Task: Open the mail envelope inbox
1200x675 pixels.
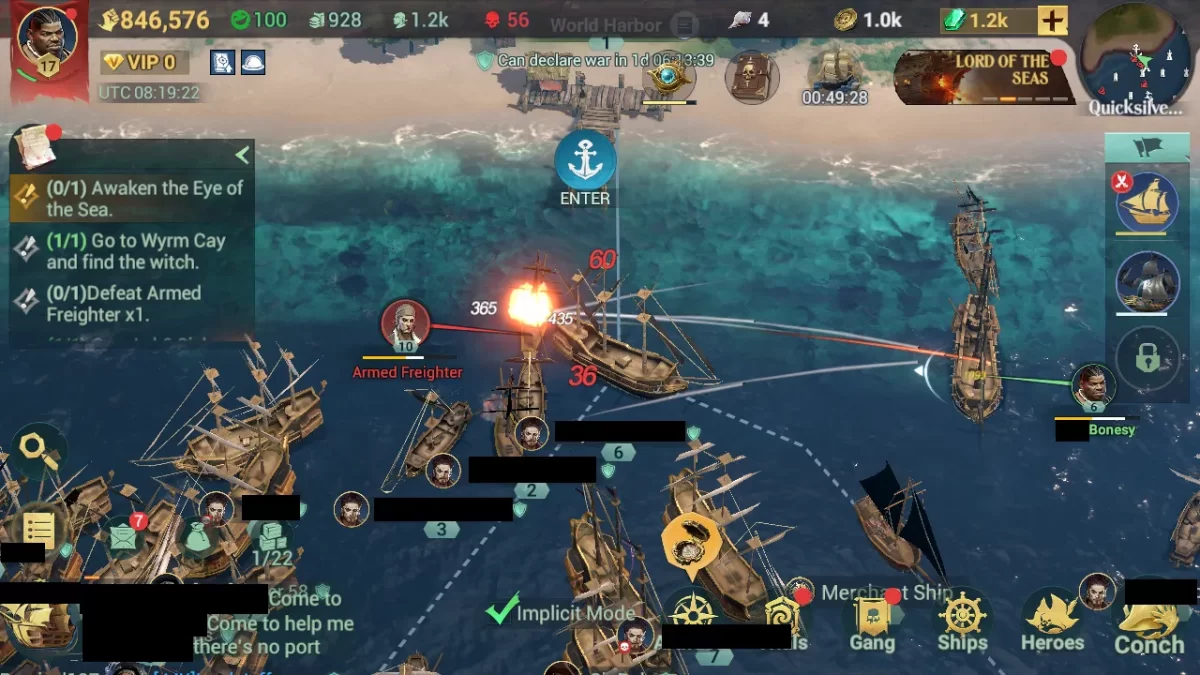Action: 123,537
